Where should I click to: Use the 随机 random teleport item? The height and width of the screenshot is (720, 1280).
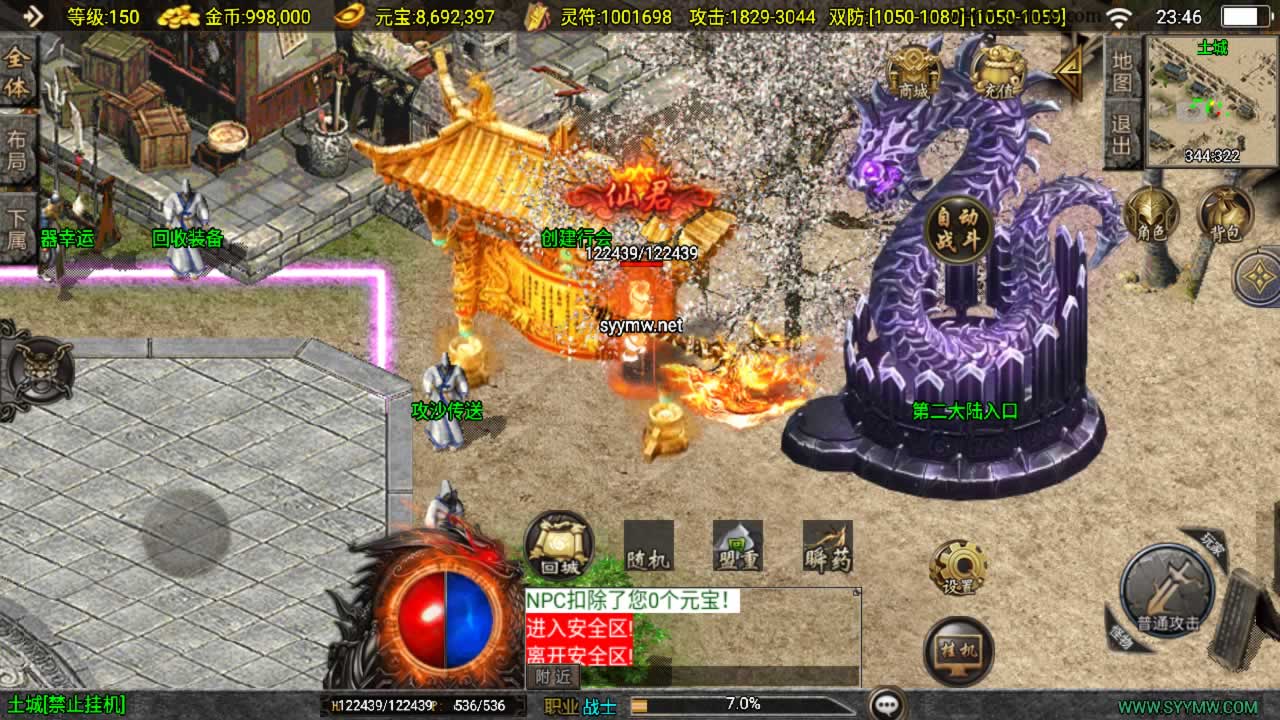tap(648, 546)
